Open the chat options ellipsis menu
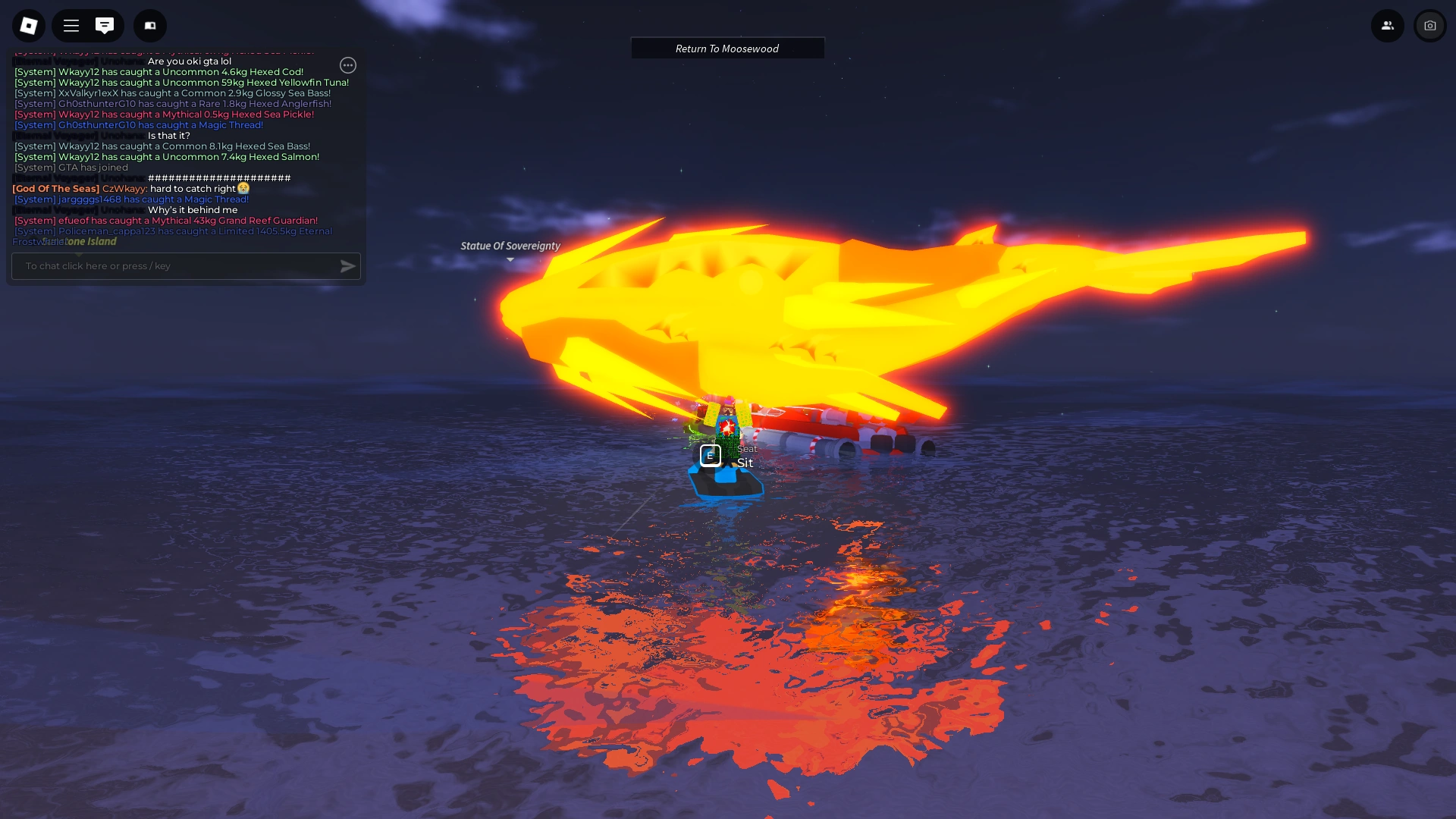 (348, 65)
